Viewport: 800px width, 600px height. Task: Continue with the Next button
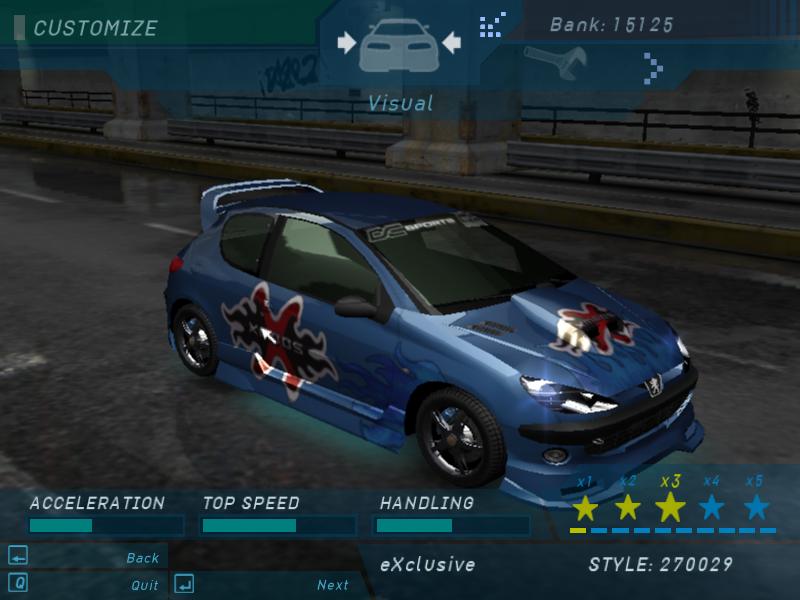333,585
